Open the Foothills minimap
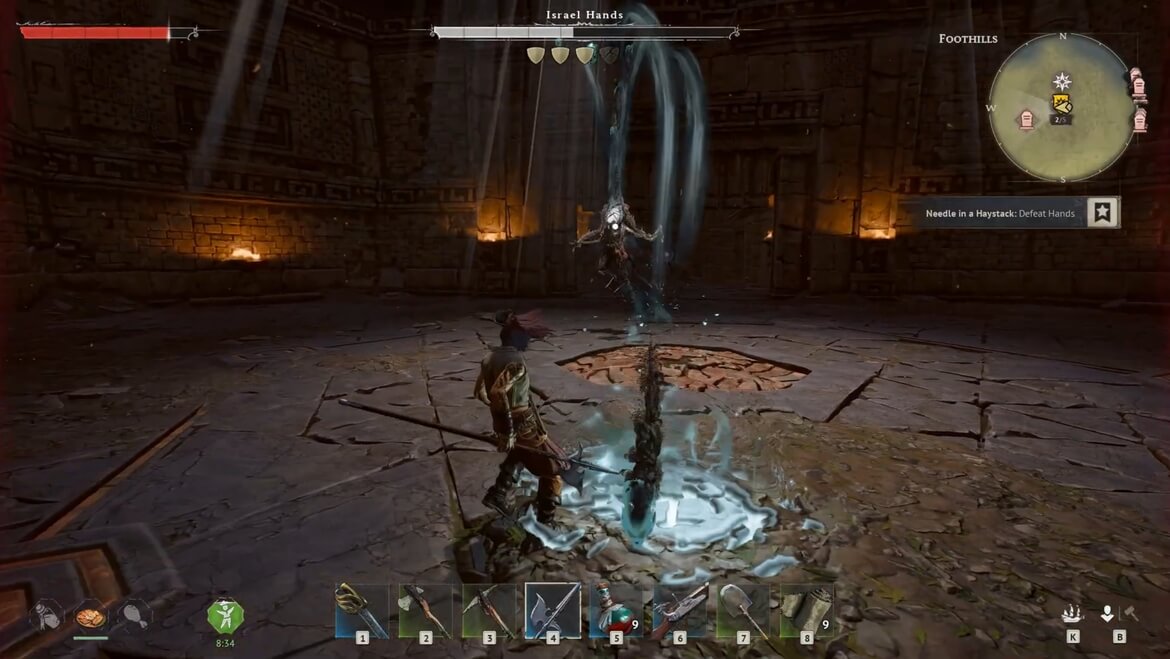This screenshot has width=1170, height=659. click(1062, 108)
